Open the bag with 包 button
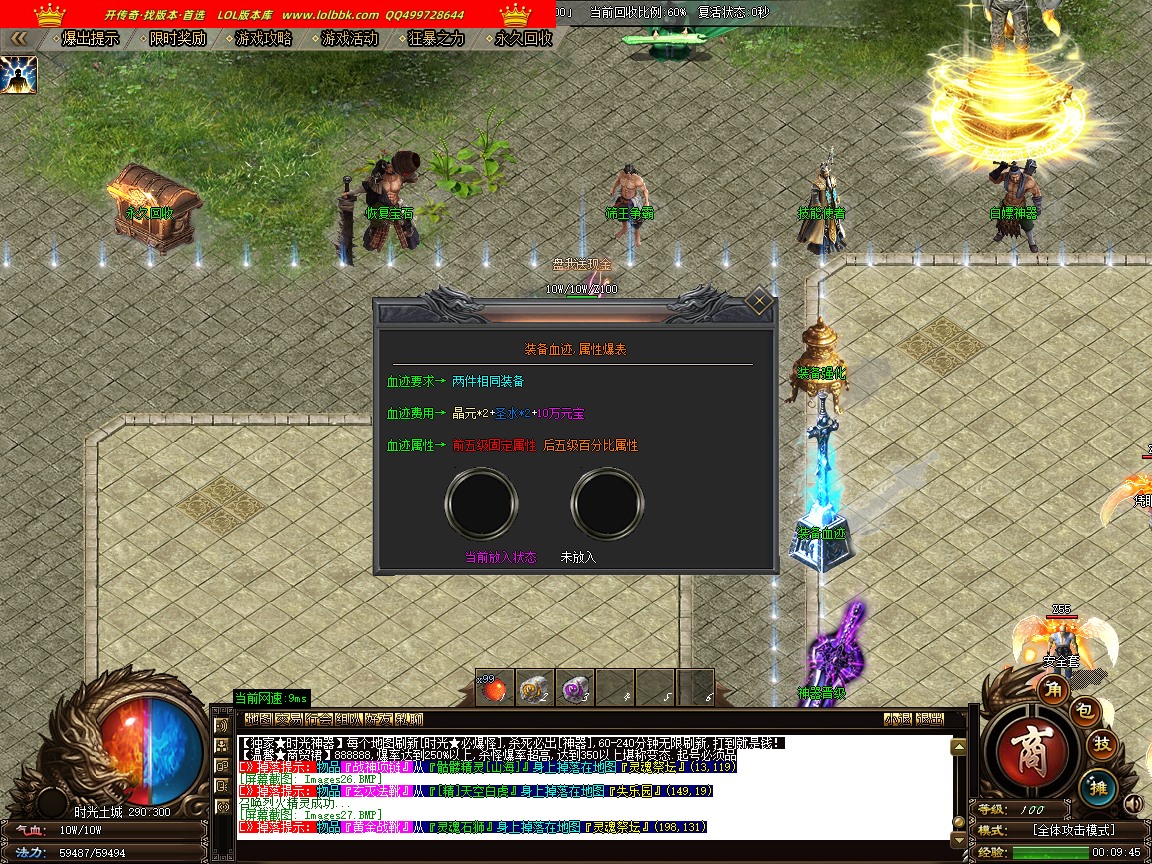This screenshot has width=1152, height=864. click(1086, 711)
